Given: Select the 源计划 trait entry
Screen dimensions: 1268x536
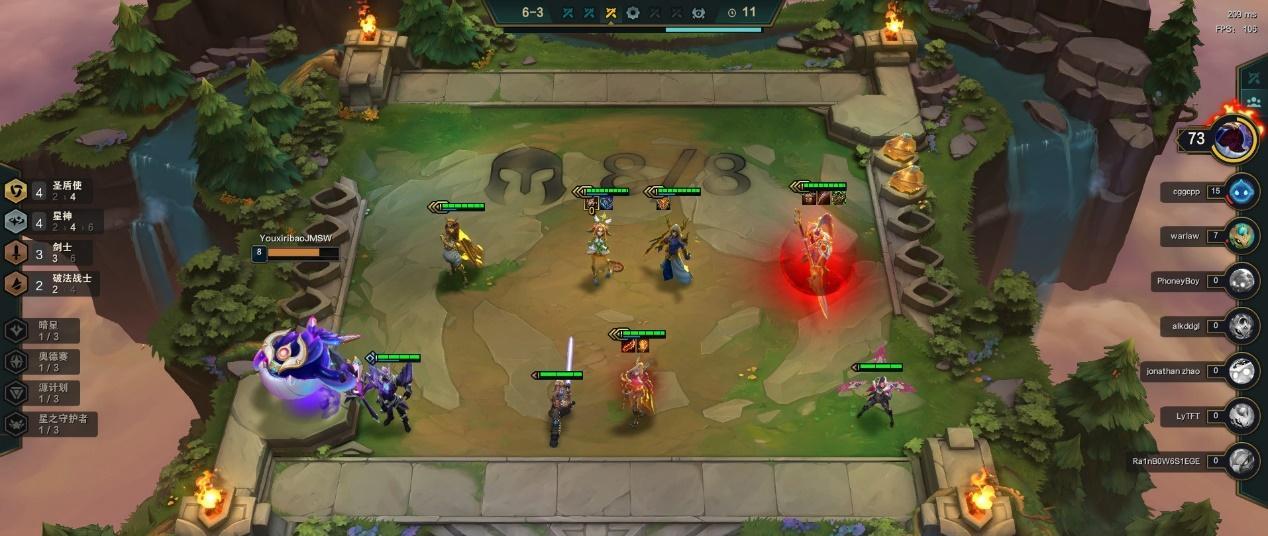Looking at the screenshot, I should click(50, 393).
